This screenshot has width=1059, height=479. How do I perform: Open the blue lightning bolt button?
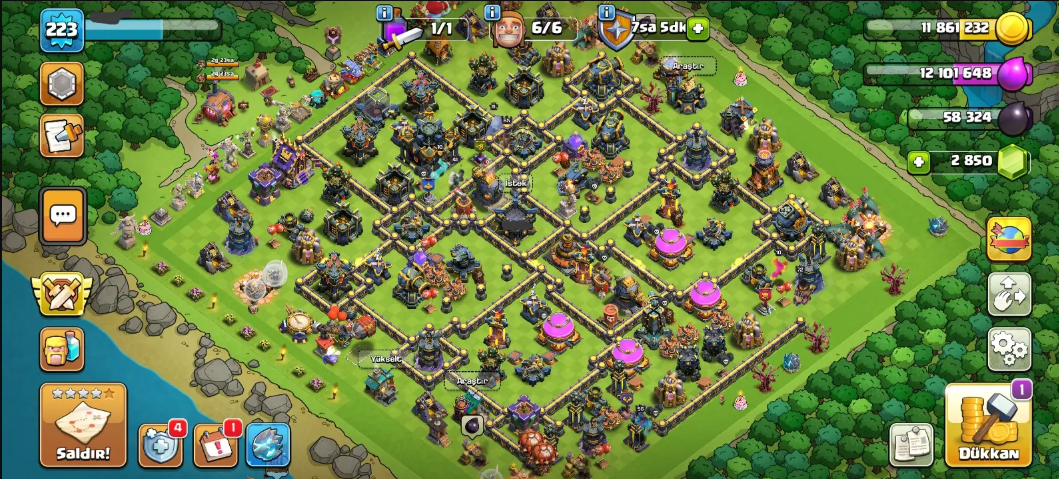click(268, 445)
